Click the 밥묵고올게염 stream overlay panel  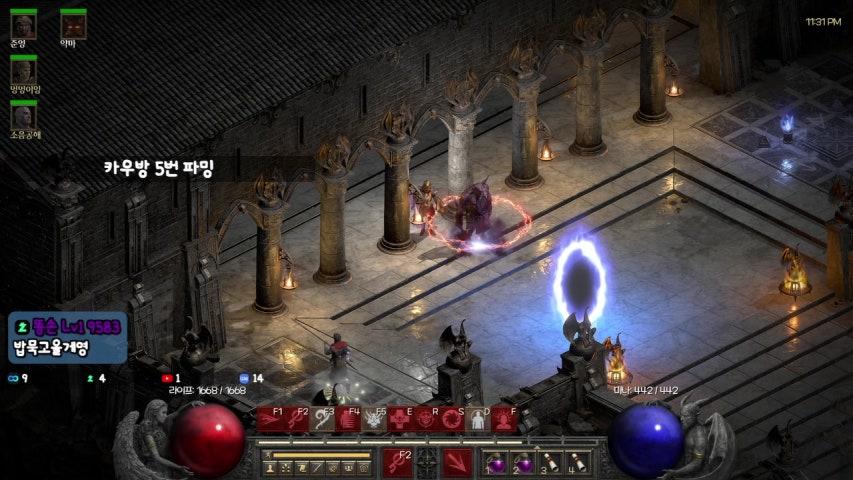click(x=67, y=338)
